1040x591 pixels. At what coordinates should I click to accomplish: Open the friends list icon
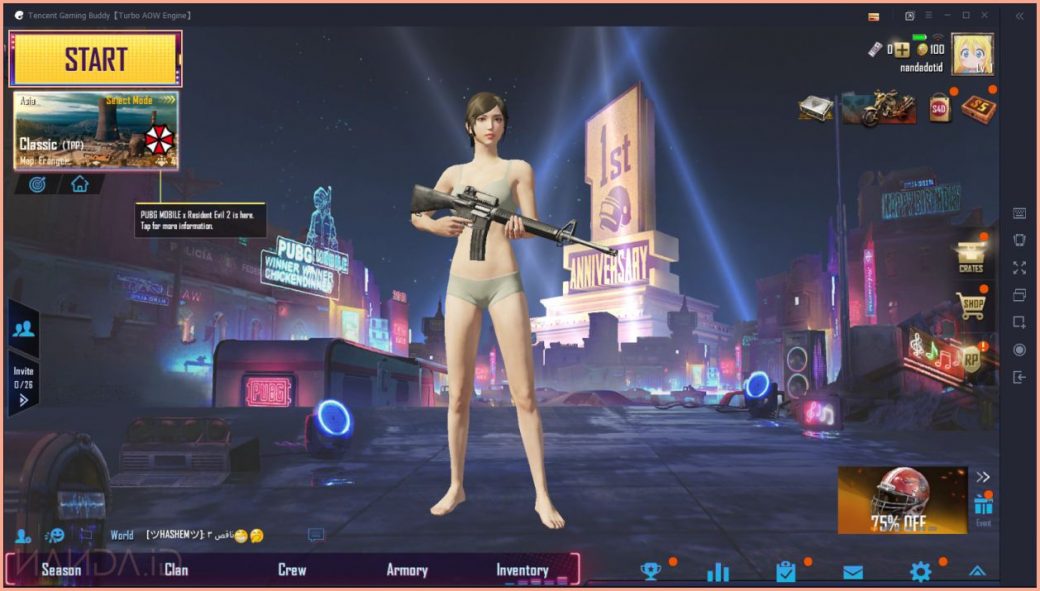(x=23, y=327)
